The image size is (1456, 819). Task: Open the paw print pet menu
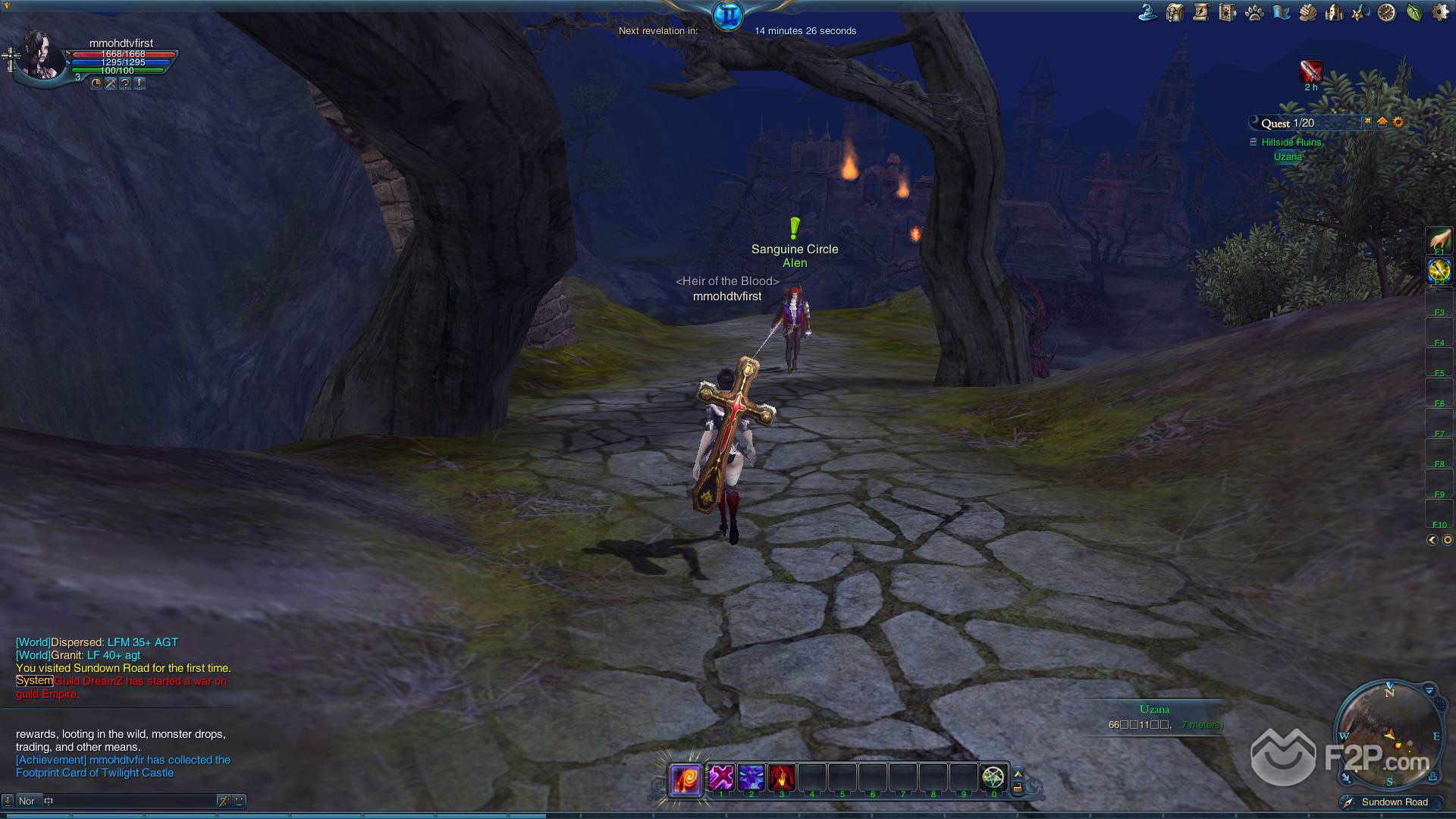[x=1254, y=12]
